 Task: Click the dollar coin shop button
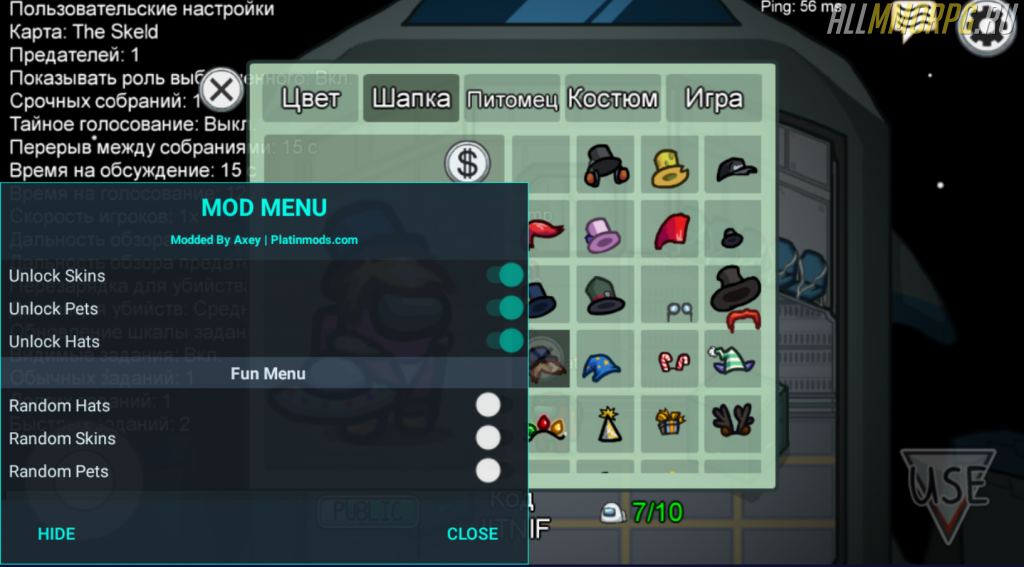(466, 163)
